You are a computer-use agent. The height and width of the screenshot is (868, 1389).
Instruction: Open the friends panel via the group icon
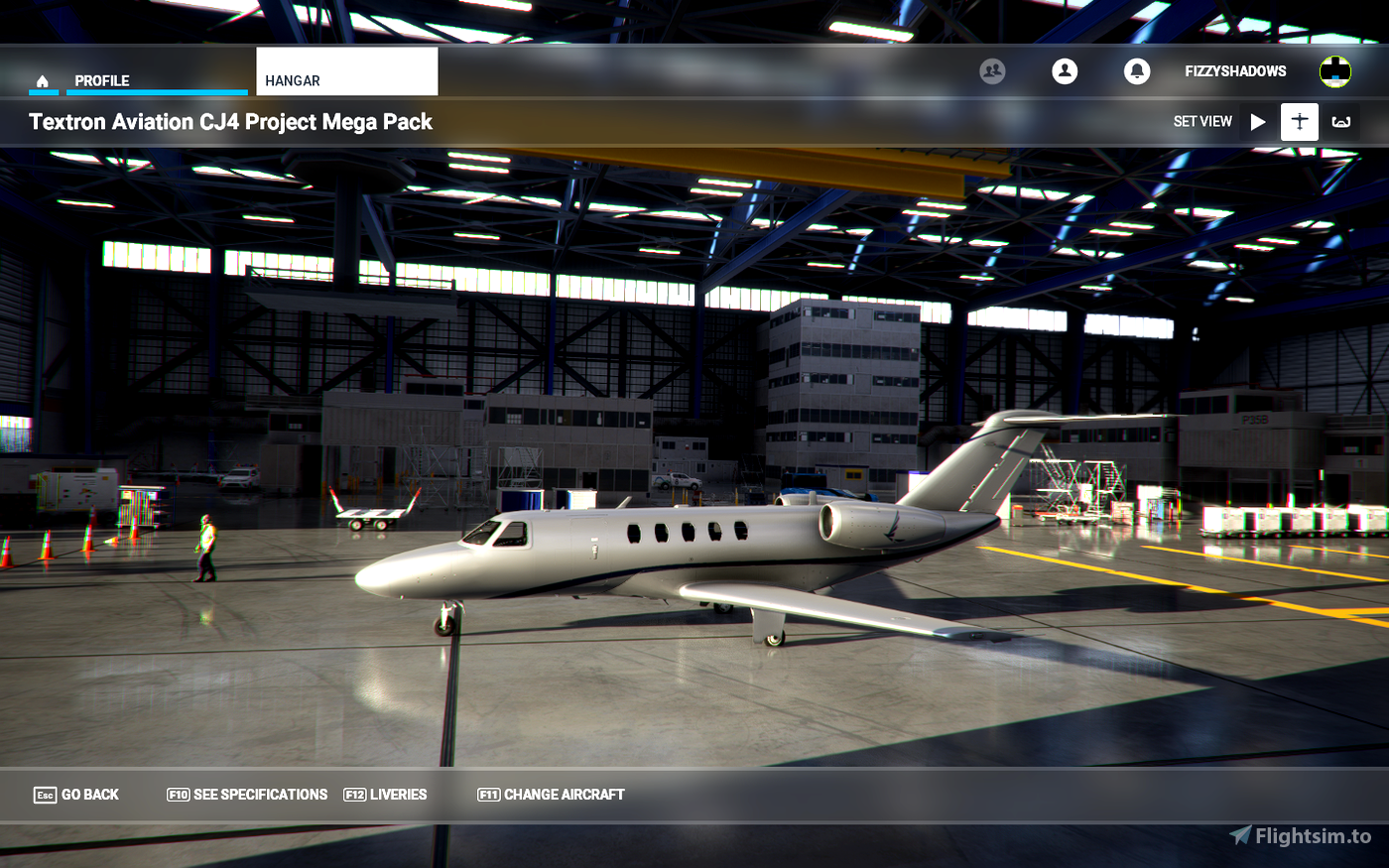pos(993,71)
